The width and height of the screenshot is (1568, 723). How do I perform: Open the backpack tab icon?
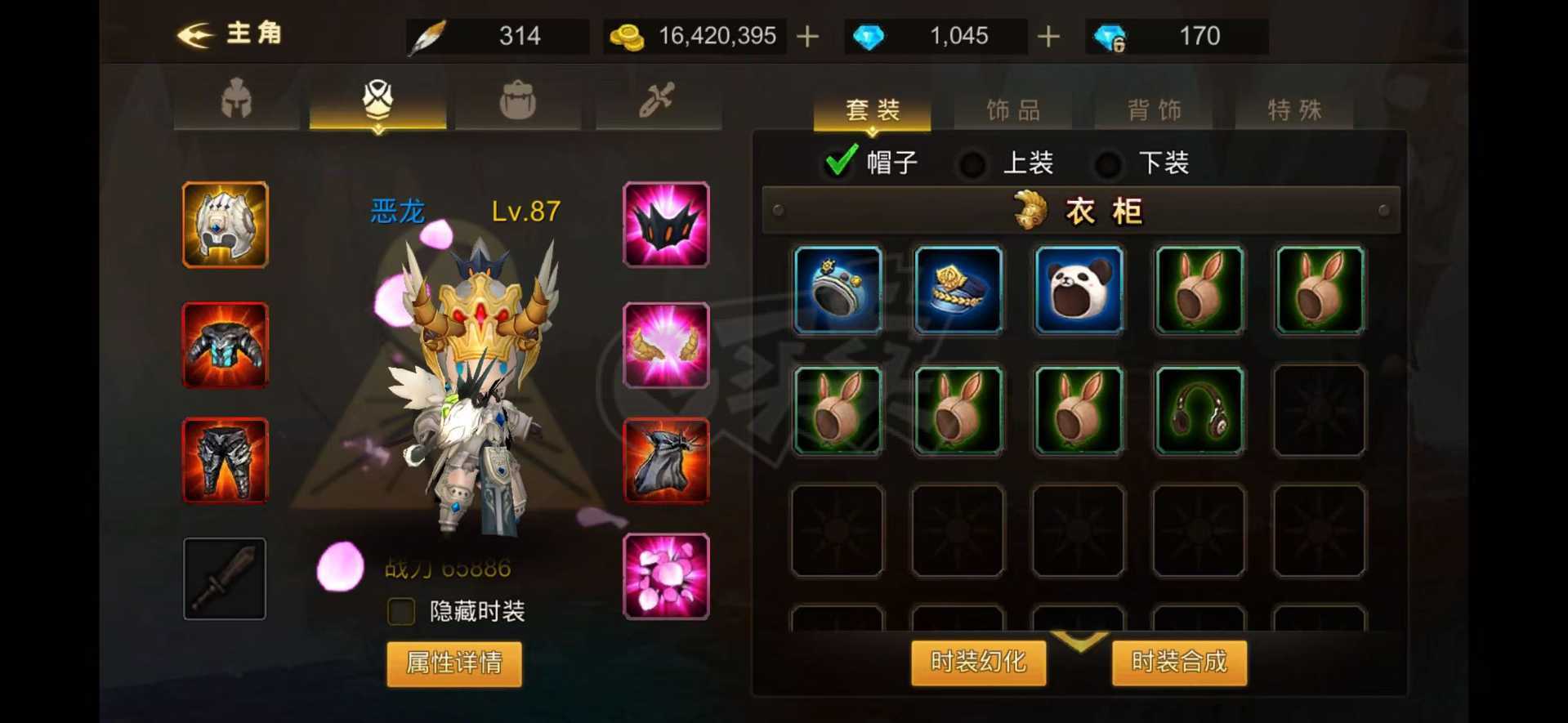[518, 98]
